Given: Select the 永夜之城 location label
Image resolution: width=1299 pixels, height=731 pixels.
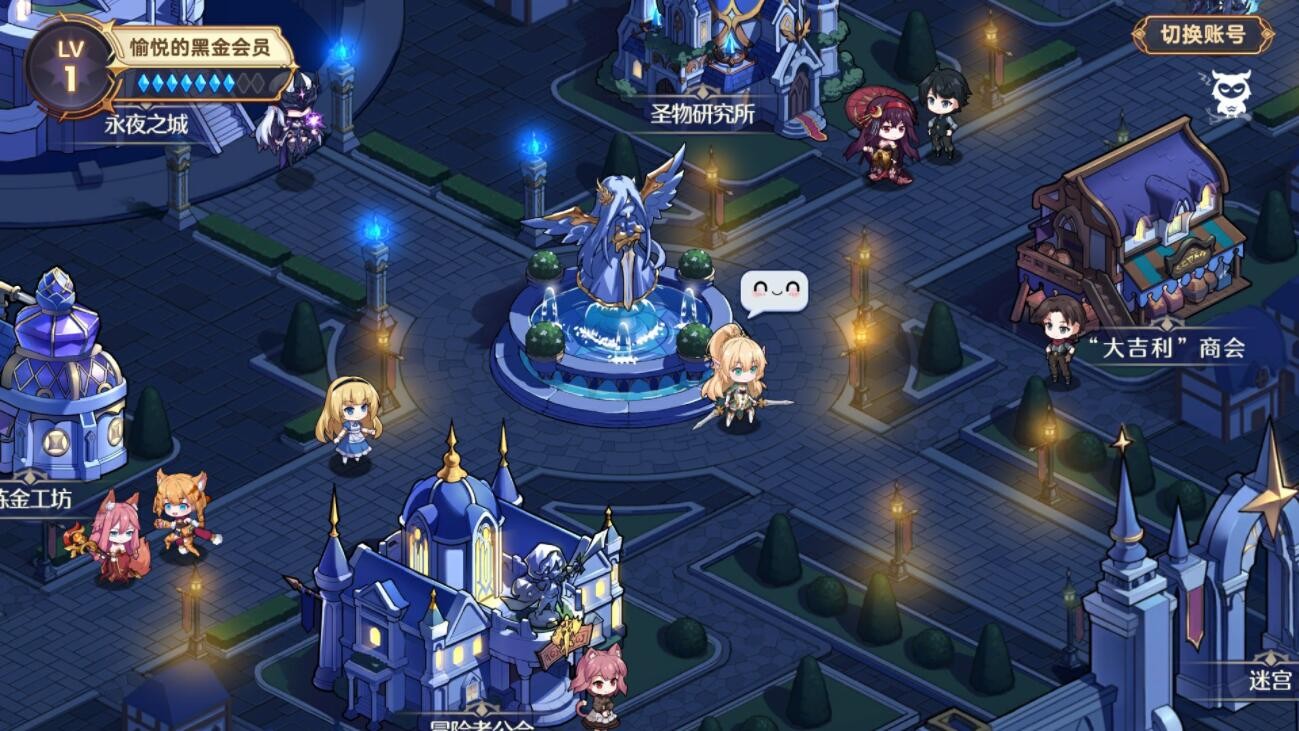Looking at the screenshot, I should [146, 125].
